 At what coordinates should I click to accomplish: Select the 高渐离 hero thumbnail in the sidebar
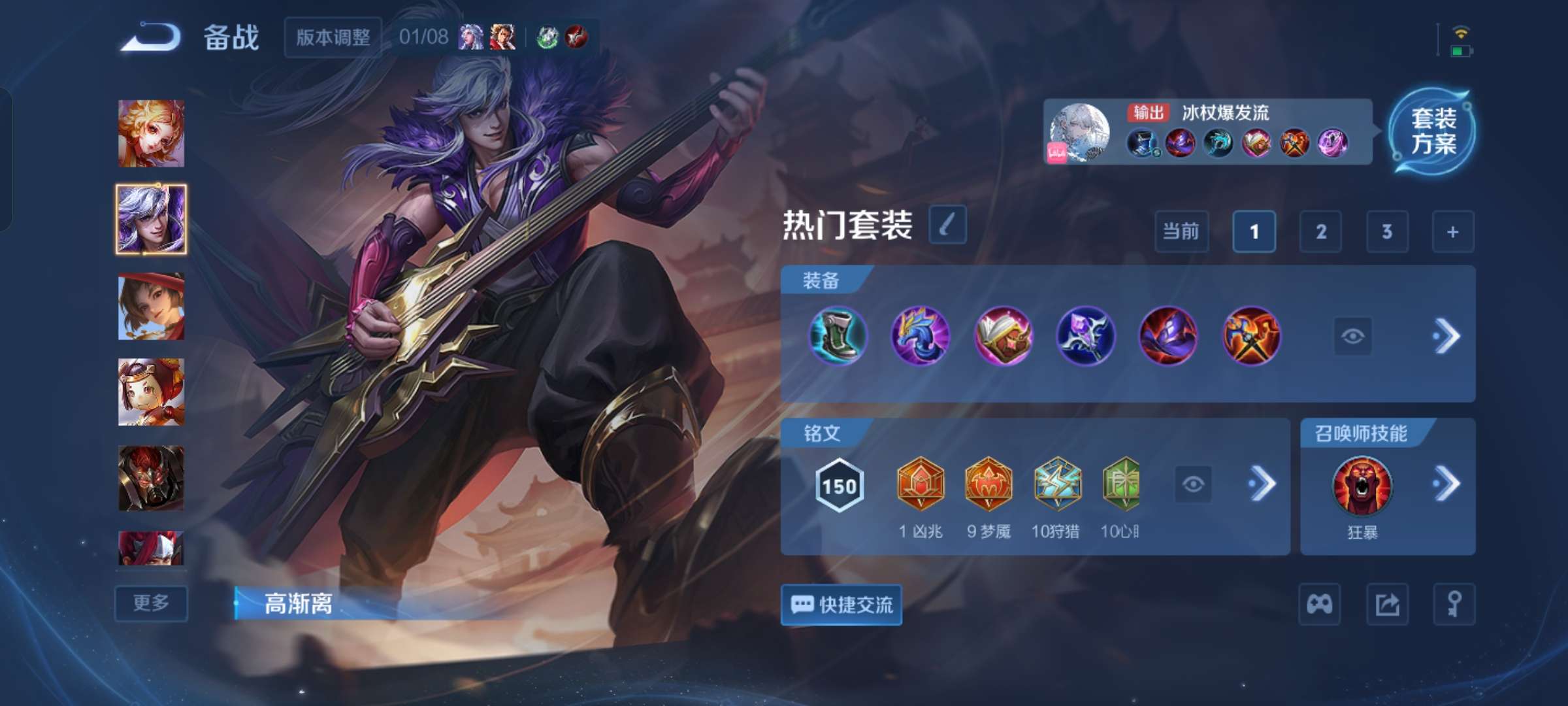tap(151, 219)
